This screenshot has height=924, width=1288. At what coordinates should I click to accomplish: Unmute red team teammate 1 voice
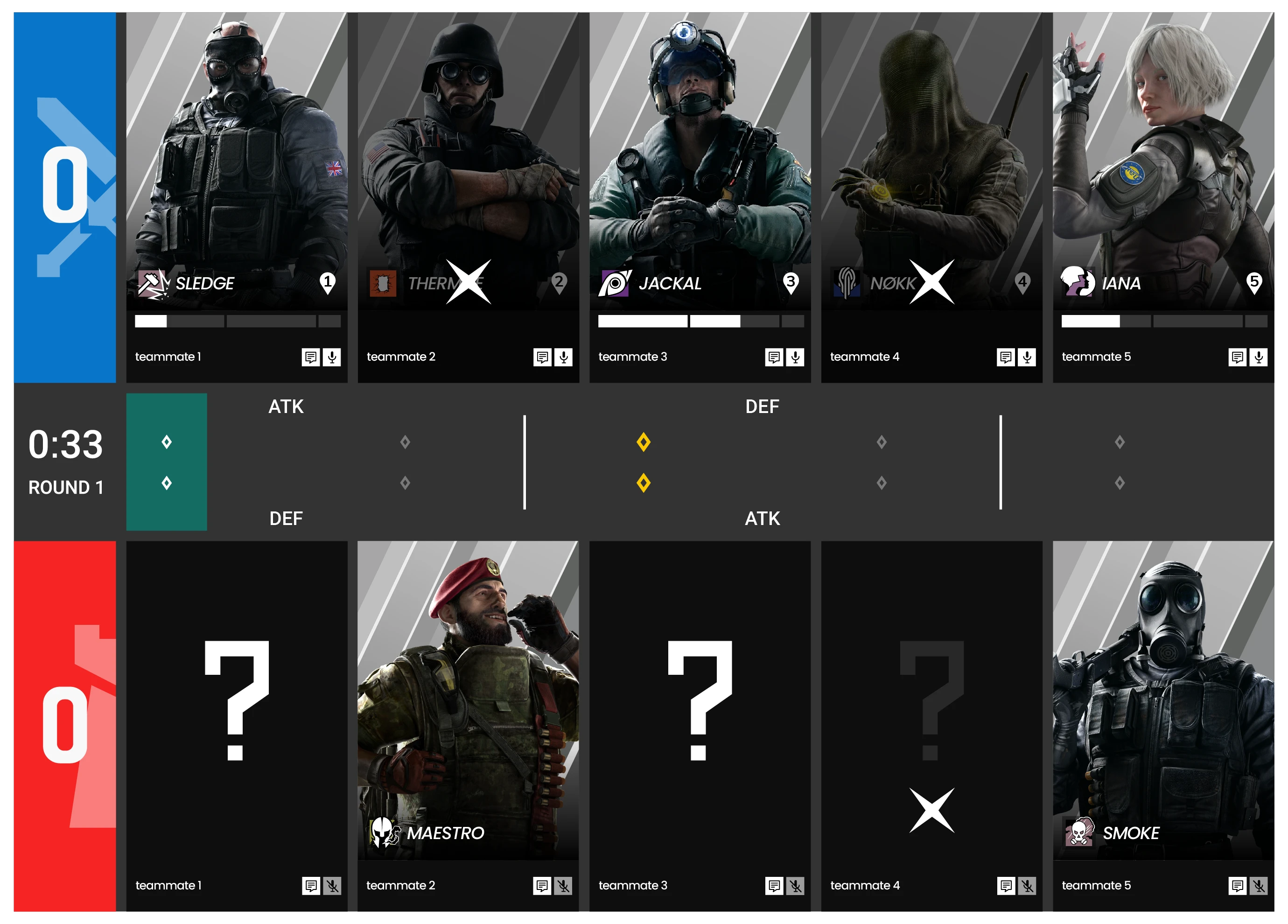coord(332,885)
